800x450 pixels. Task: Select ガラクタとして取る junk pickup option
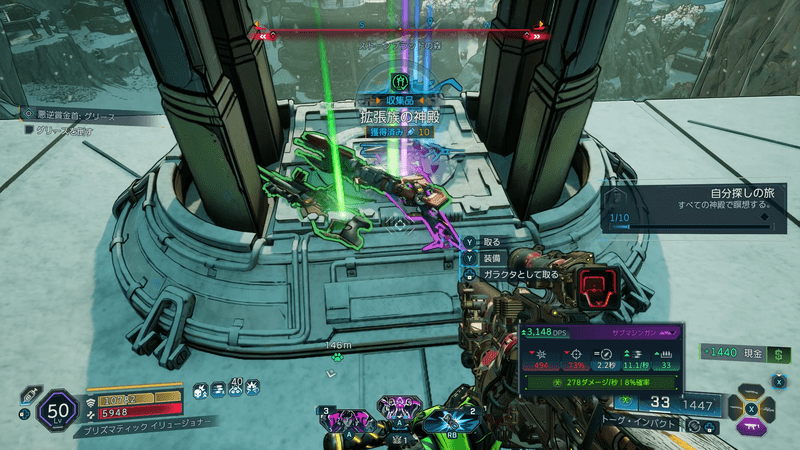[510, 274]
